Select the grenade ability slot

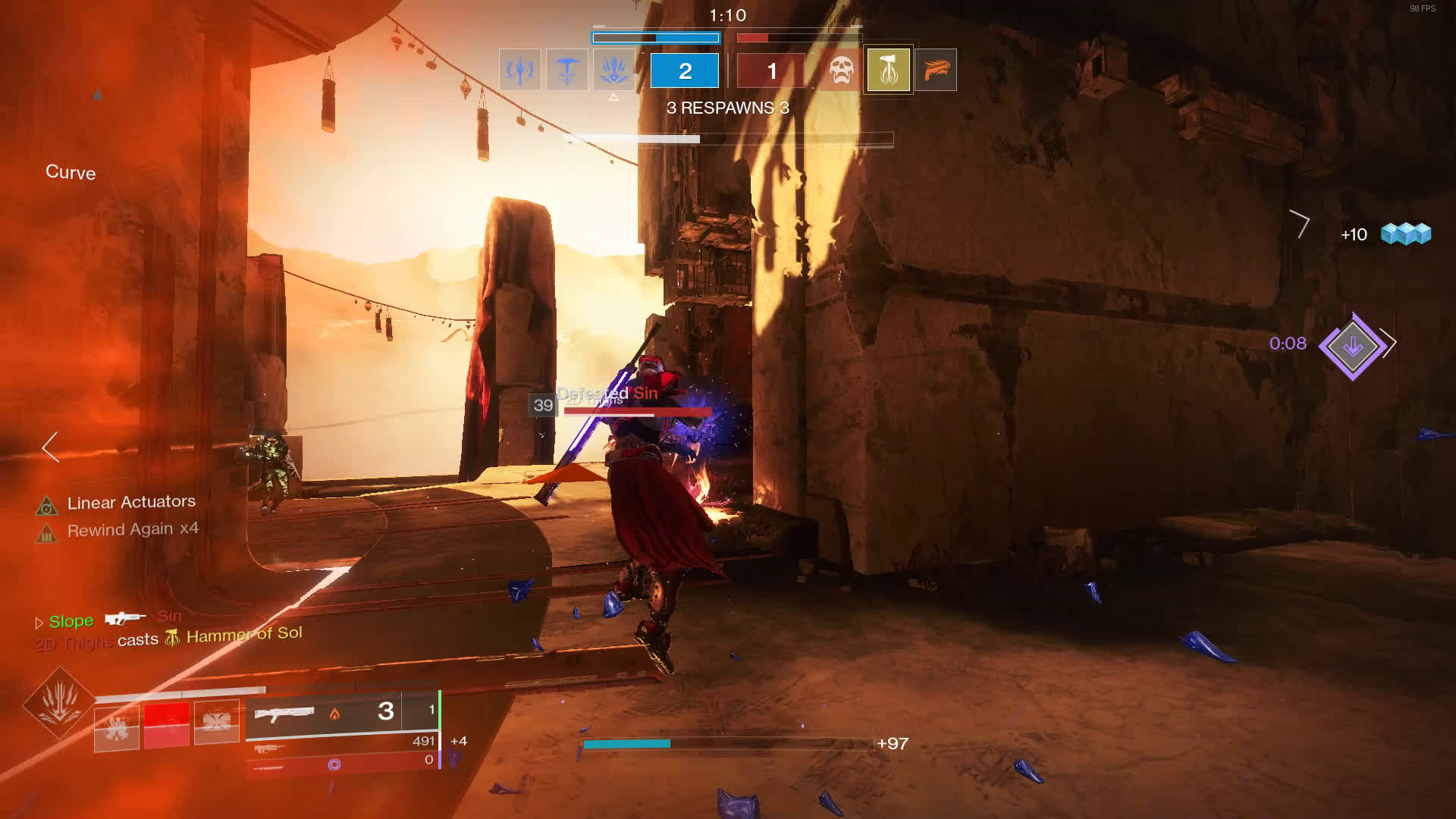point(117,726)
